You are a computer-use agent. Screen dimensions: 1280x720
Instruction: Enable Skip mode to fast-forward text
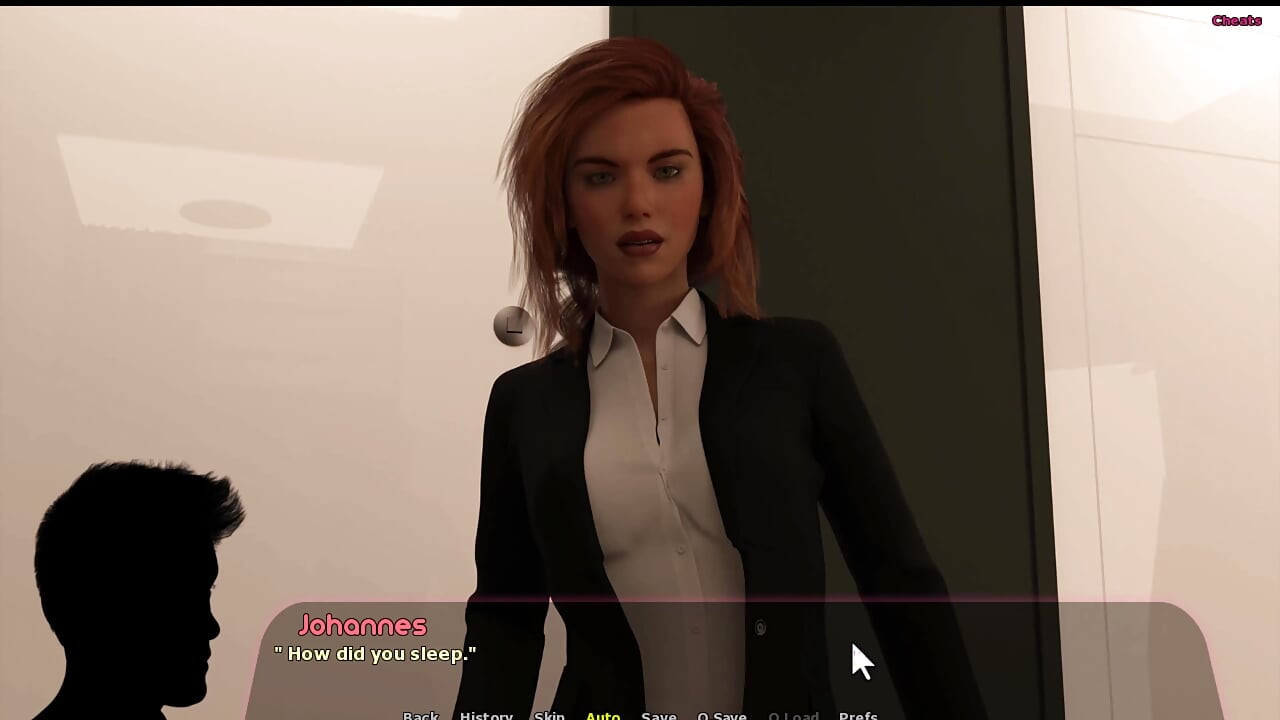tap(548, 715)
